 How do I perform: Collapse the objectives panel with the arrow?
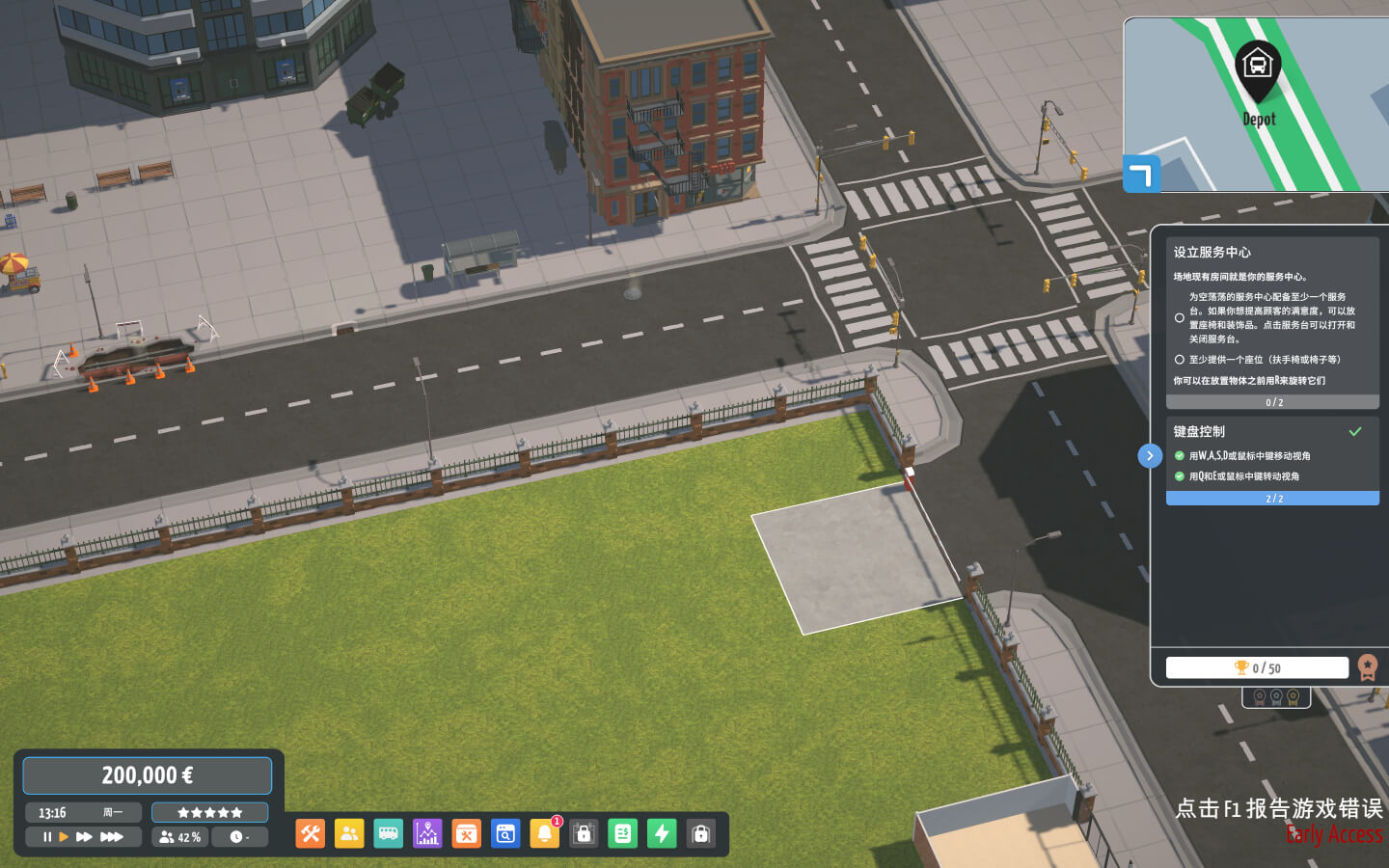click(x=1150, y=456)
